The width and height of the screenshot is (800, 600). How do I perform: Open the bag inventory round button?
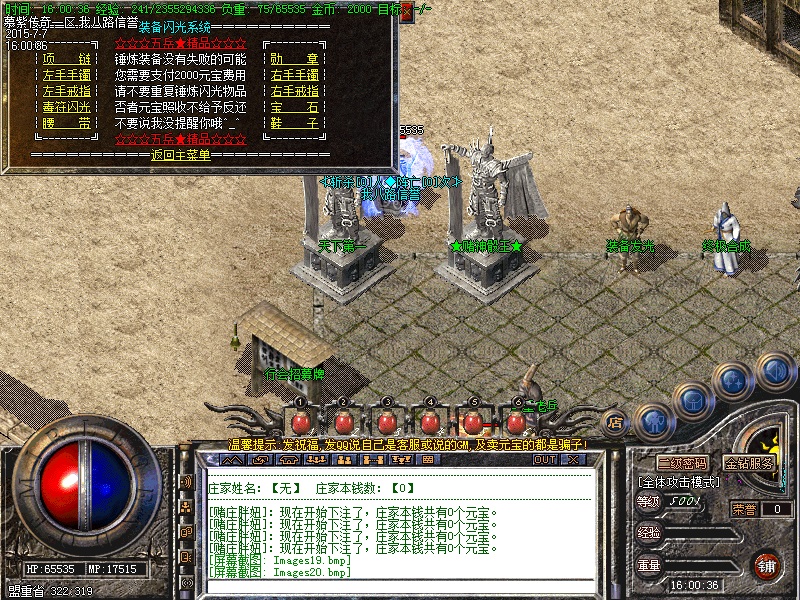coord(692,400)
